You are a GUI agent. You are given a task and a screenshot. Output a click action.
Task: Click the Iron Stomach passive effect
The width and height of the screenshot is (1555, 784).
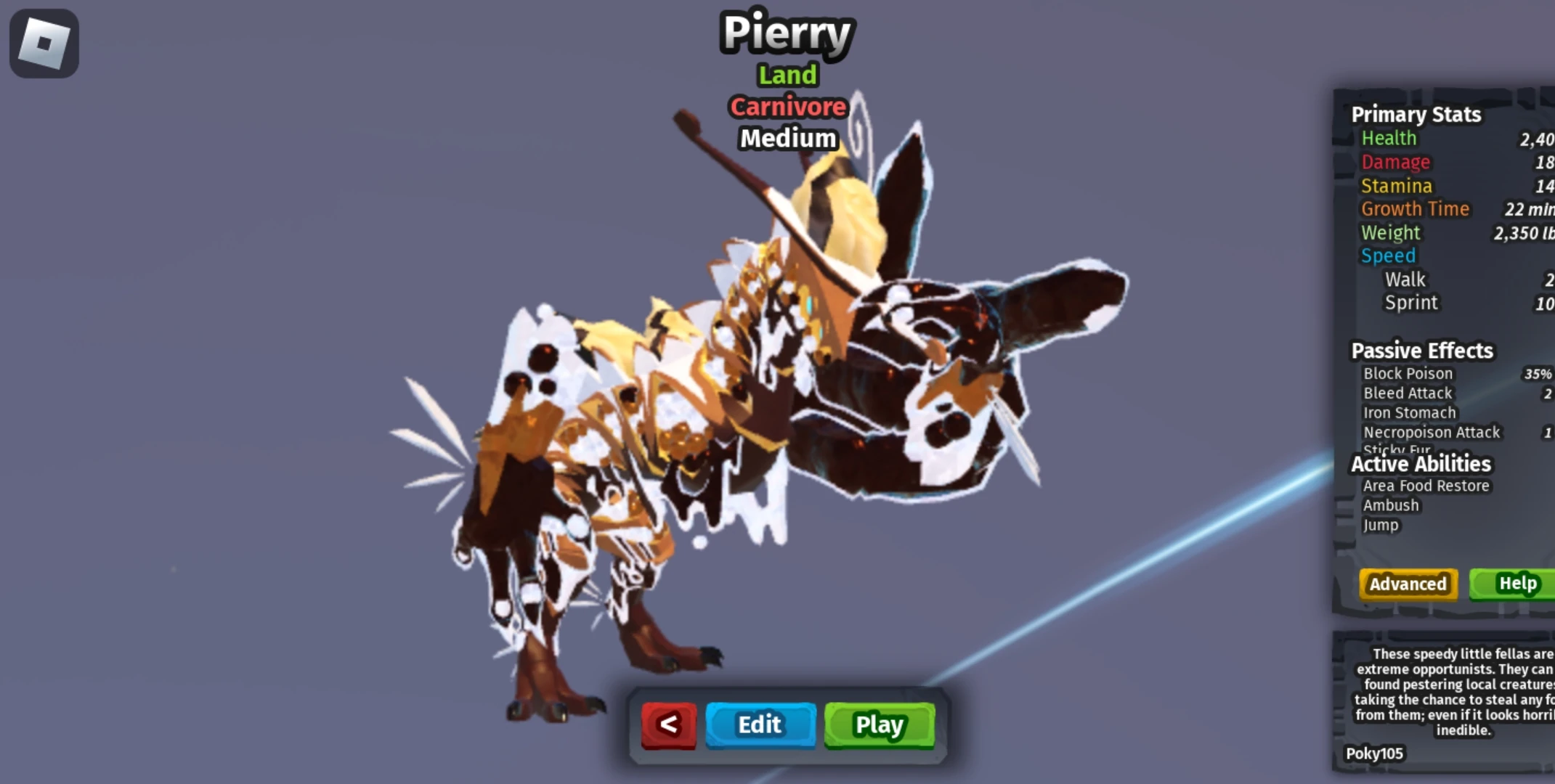click(x=1408, y=412)
